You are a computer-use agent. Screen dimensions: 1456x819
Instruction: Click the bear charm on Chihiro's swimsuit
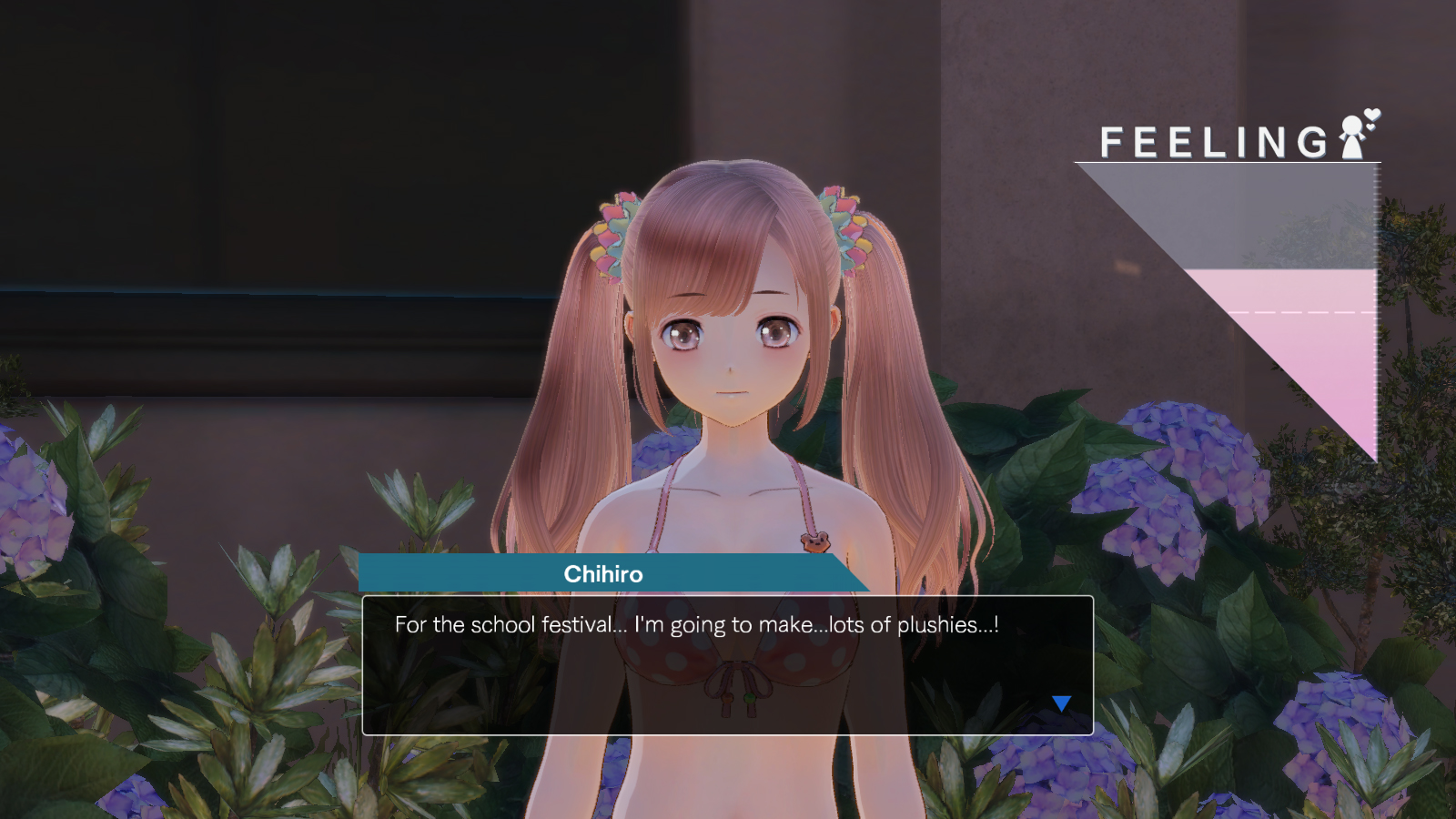(817, 544)
